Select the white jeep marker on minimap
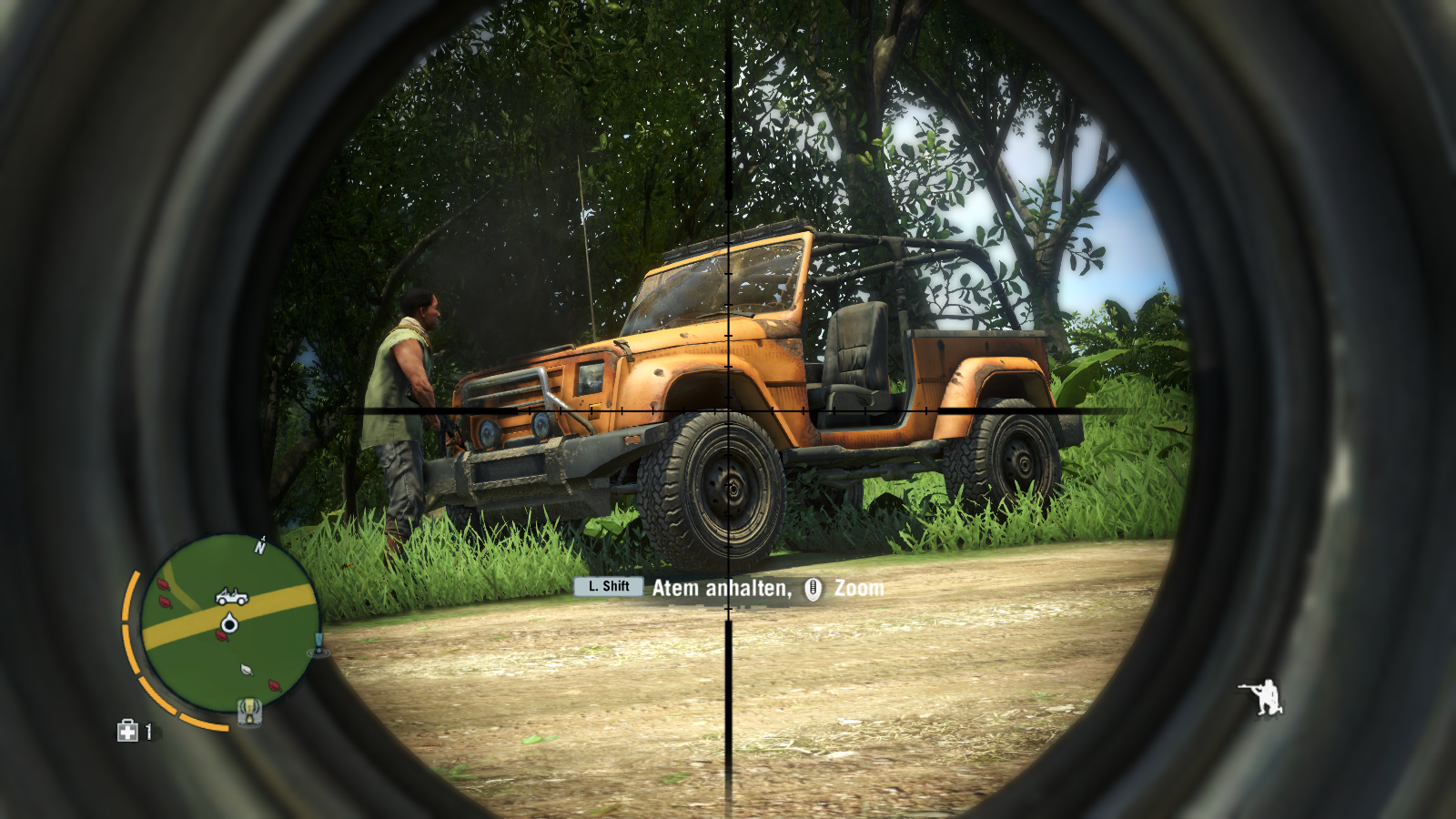Viewport: 1456px width, 819px height. (231, 597)
